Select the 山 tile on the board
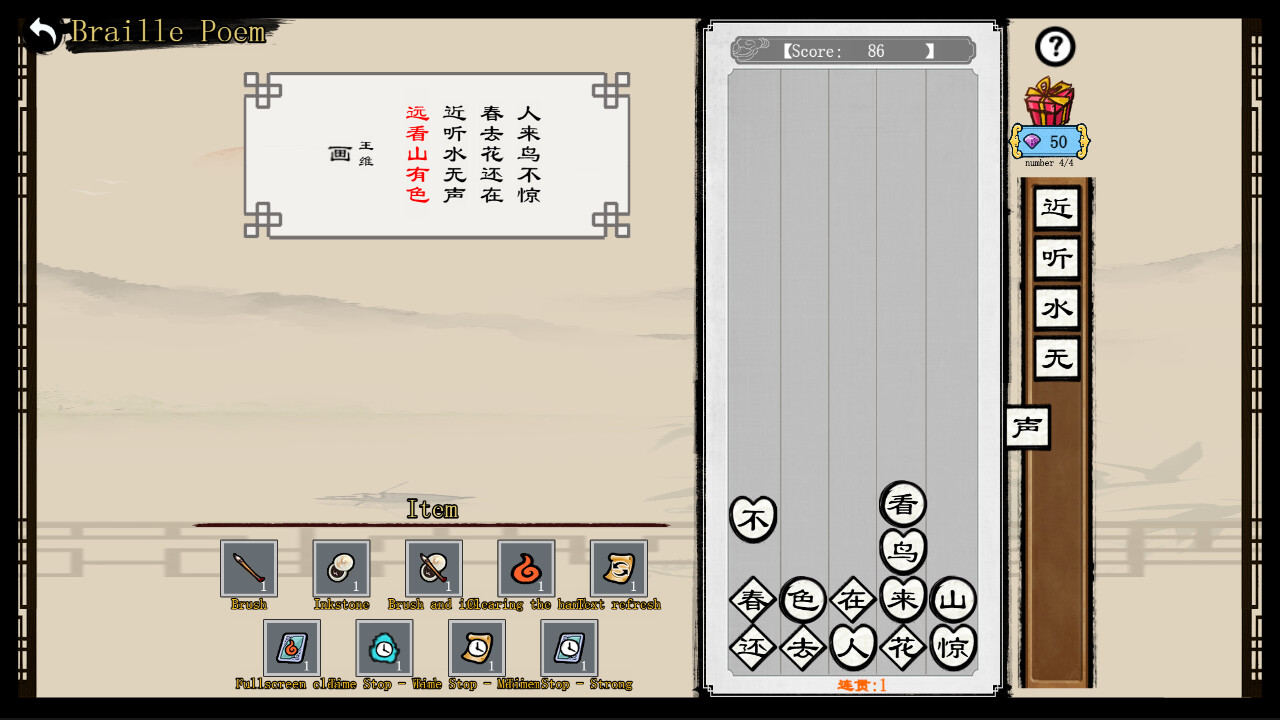Image resolution: width=1280 pixels, height=720 pixels. (953, 599)
